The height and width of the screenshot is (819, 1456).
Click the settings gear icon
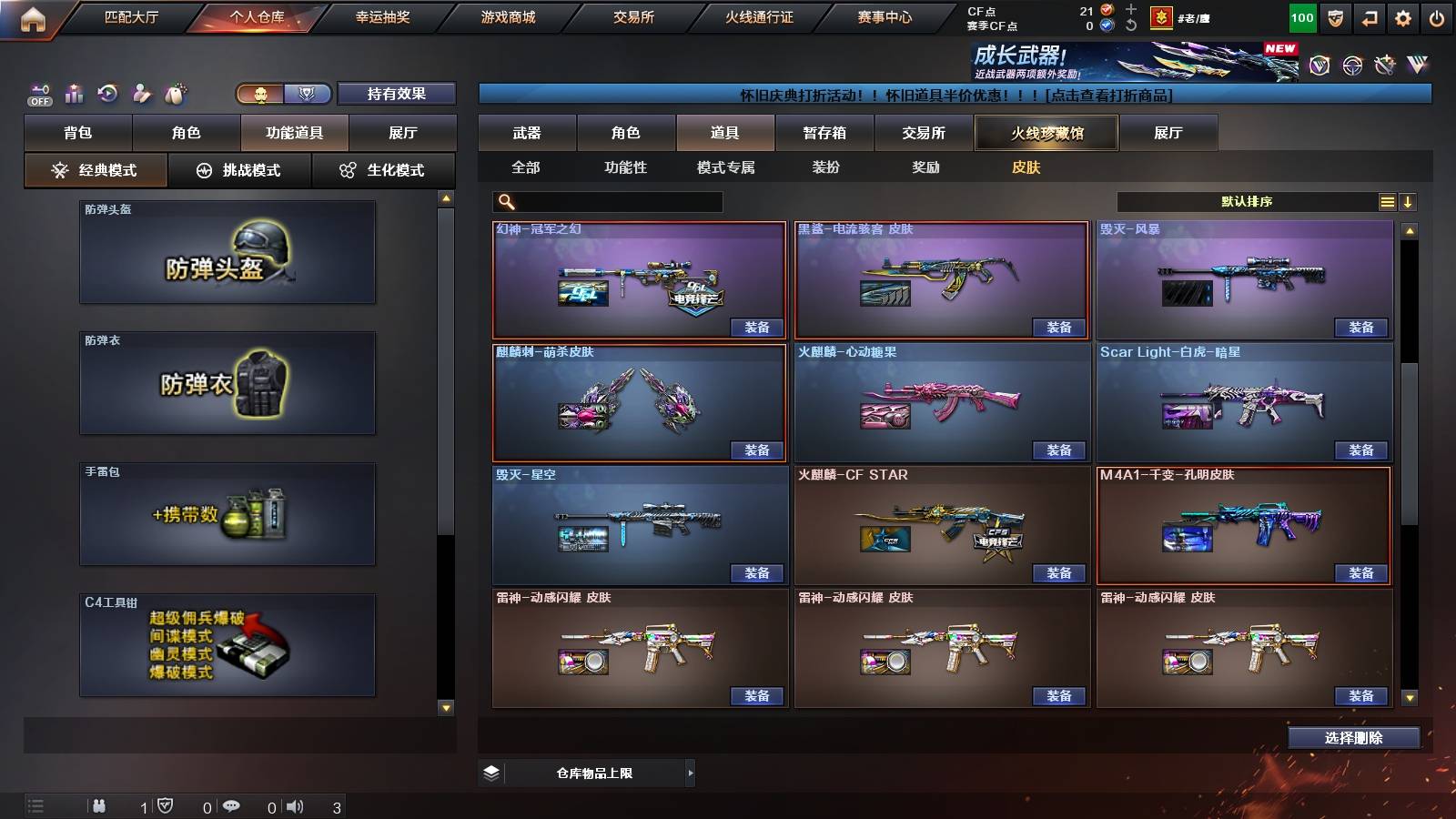coord(1402,16)
